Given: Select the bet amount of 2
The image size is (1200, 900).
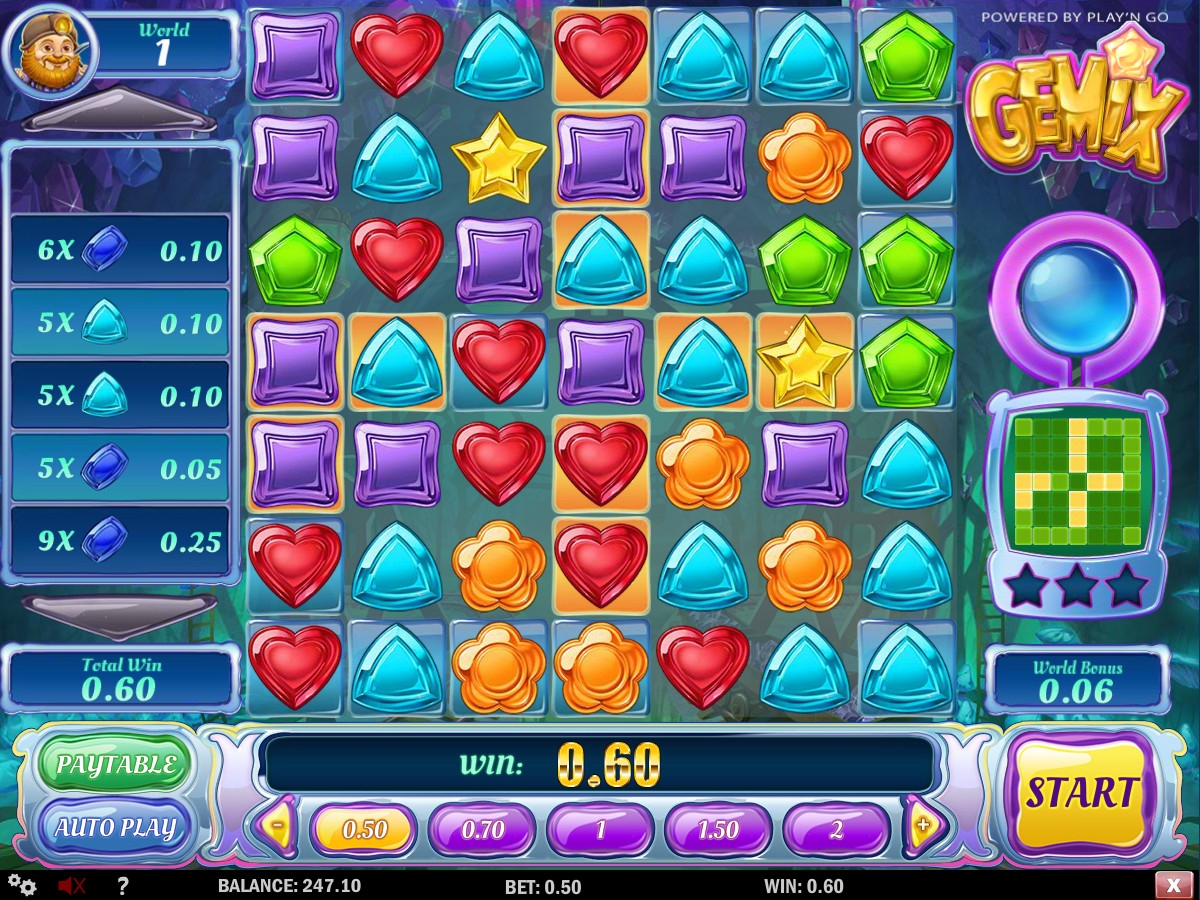Looking at the screenshot, I should click(x=836, y=829).
